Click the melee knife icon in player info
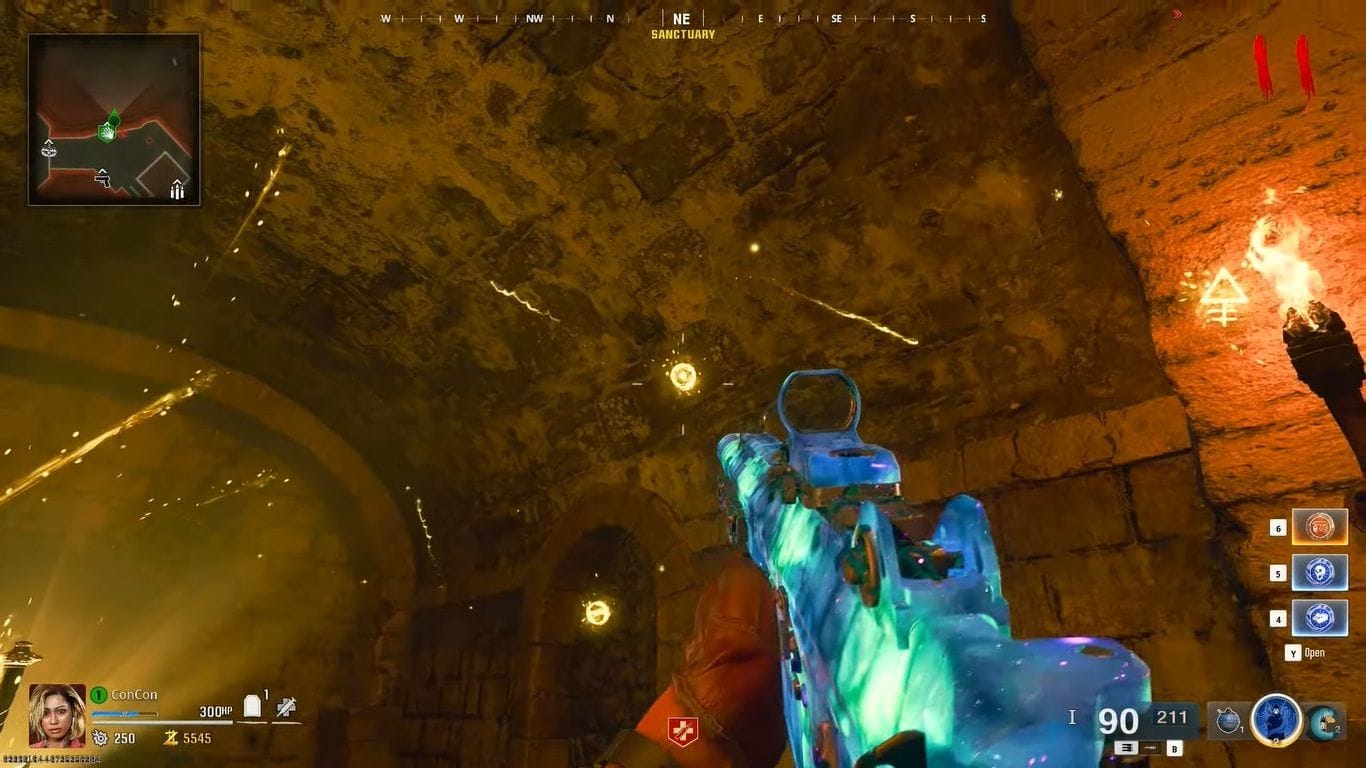The image size is (1366, 768). coord(287,706)
